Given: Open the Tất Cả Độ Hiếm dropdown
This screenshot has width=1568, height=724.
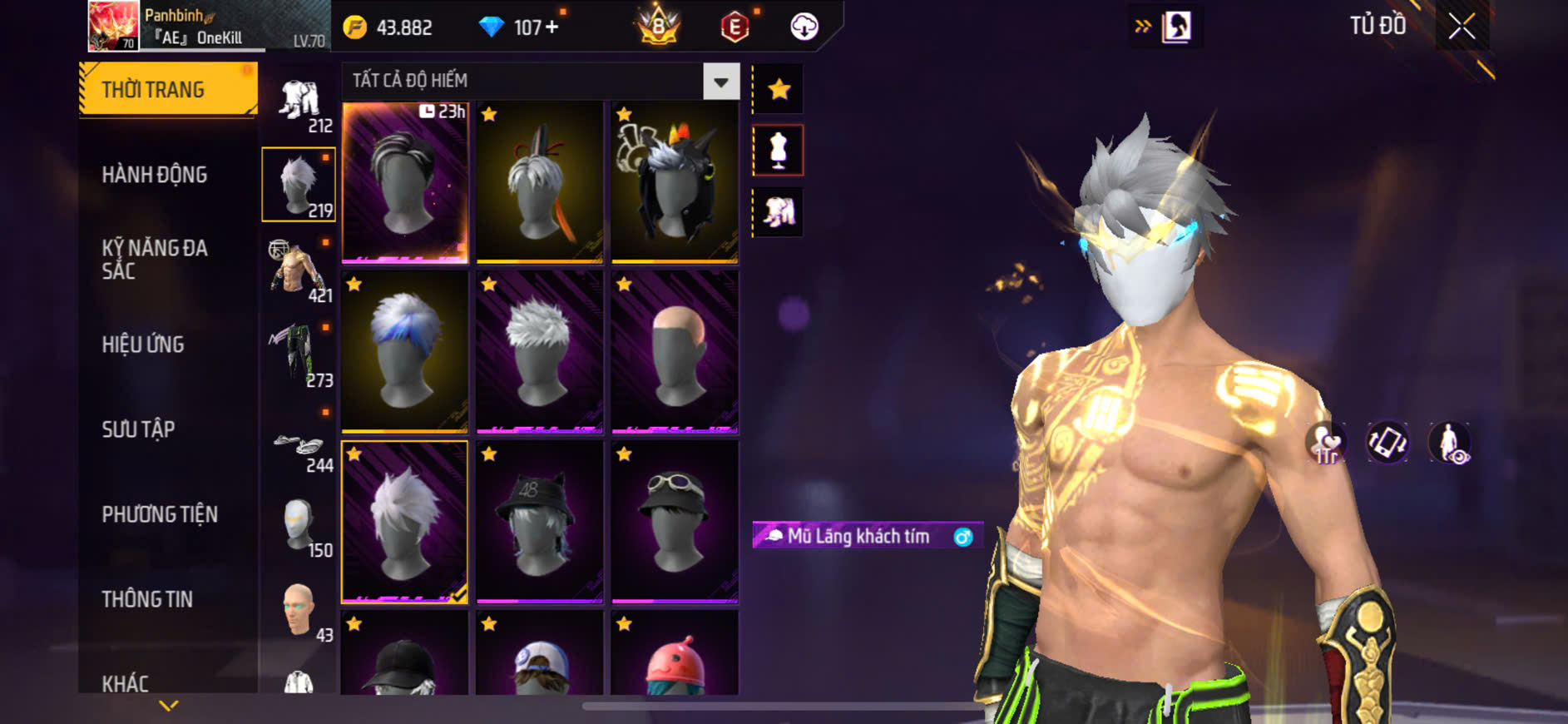Looking at the screenshot, I should coord(720,82).
